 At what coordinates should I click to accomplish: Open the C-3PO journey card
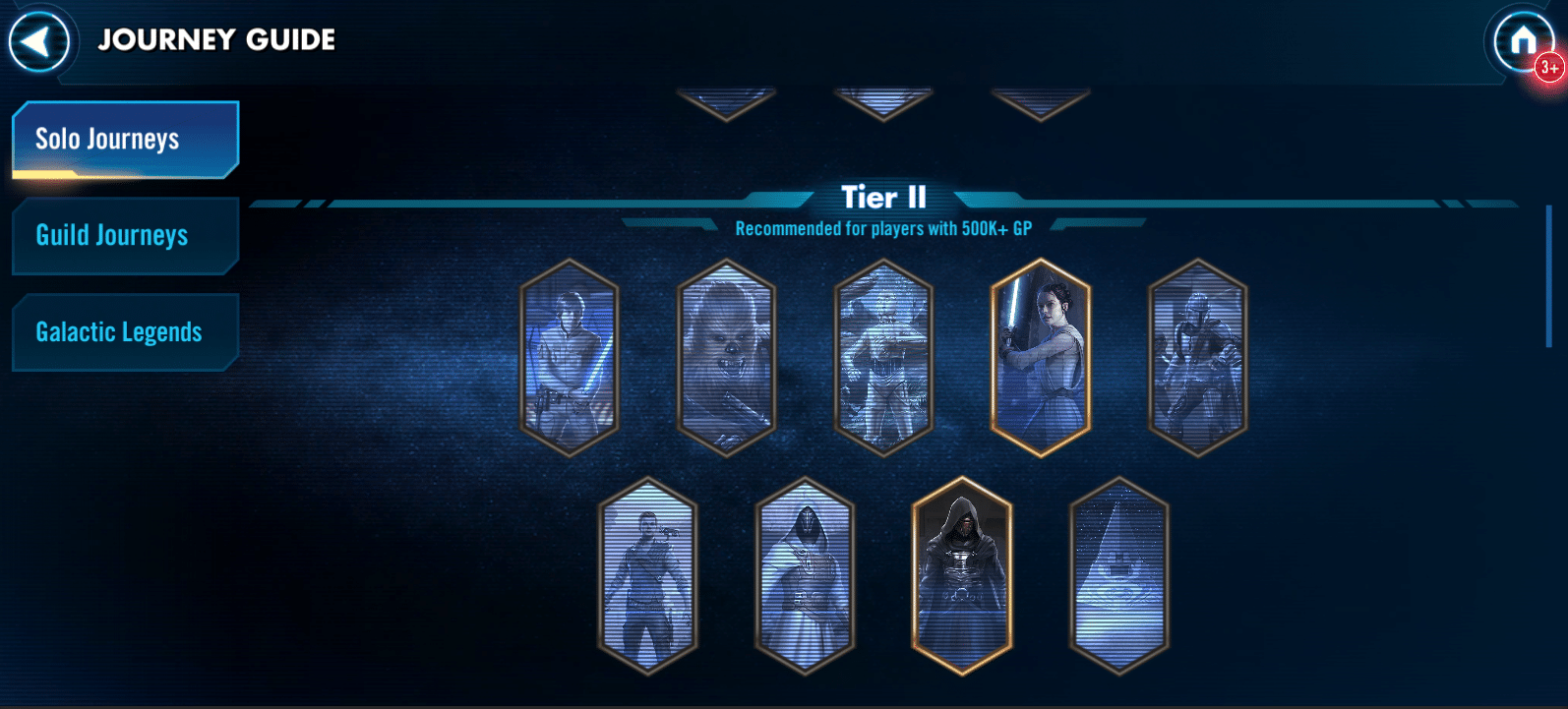point(883,358)
